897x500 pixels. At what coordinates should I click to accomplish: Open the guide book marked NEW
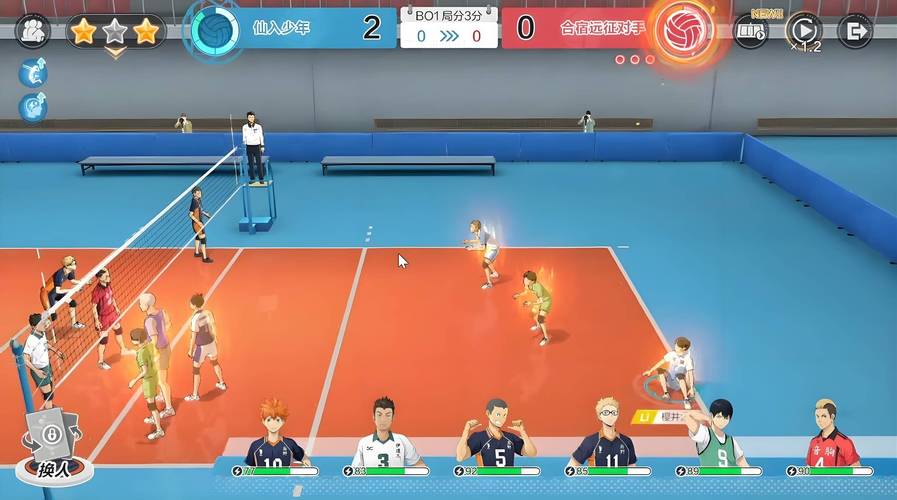point(751,30)
